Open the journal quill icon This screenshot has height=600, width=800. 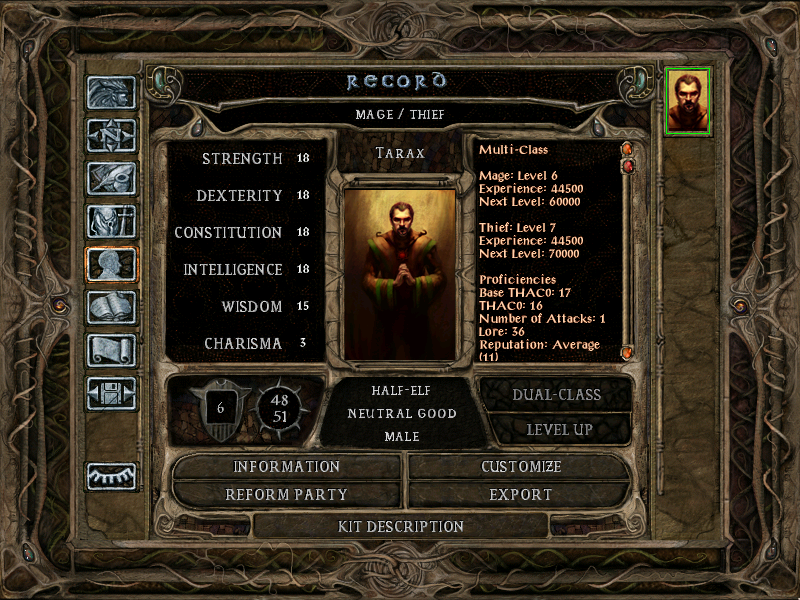[111, 178]
